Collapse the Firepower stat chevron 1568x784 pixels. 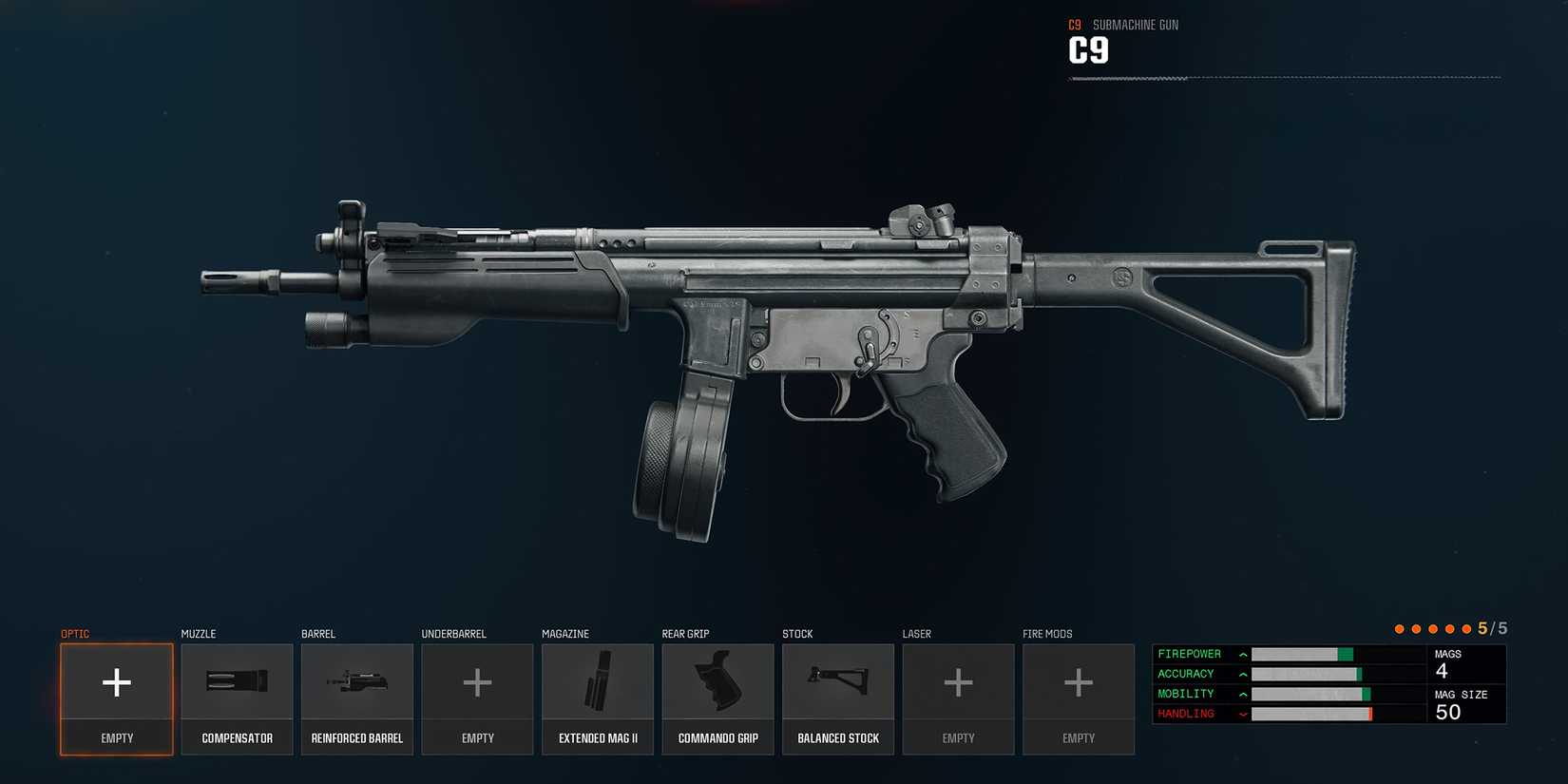point(1242,654)
